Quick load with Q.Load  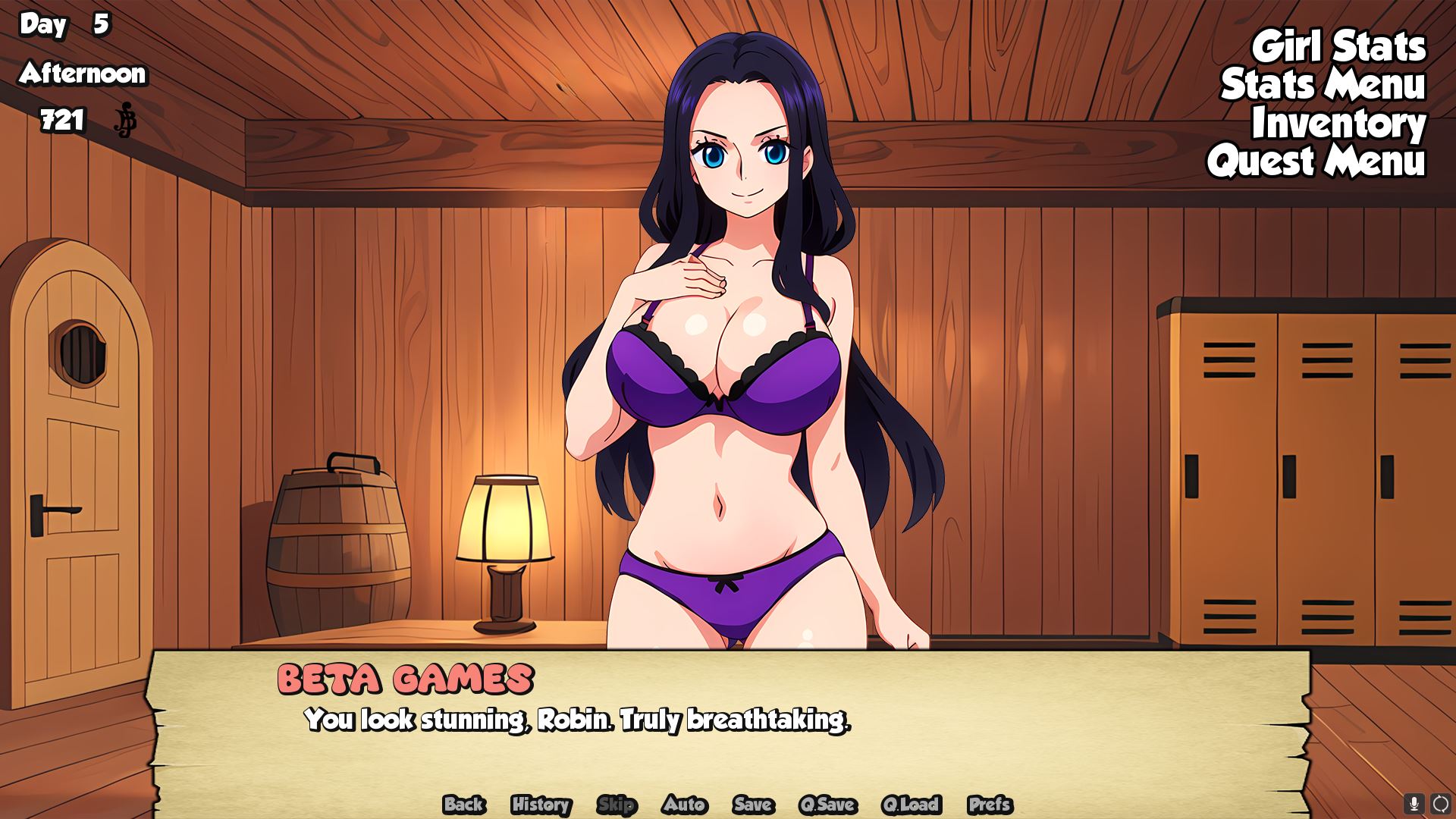tap(911, 805)
